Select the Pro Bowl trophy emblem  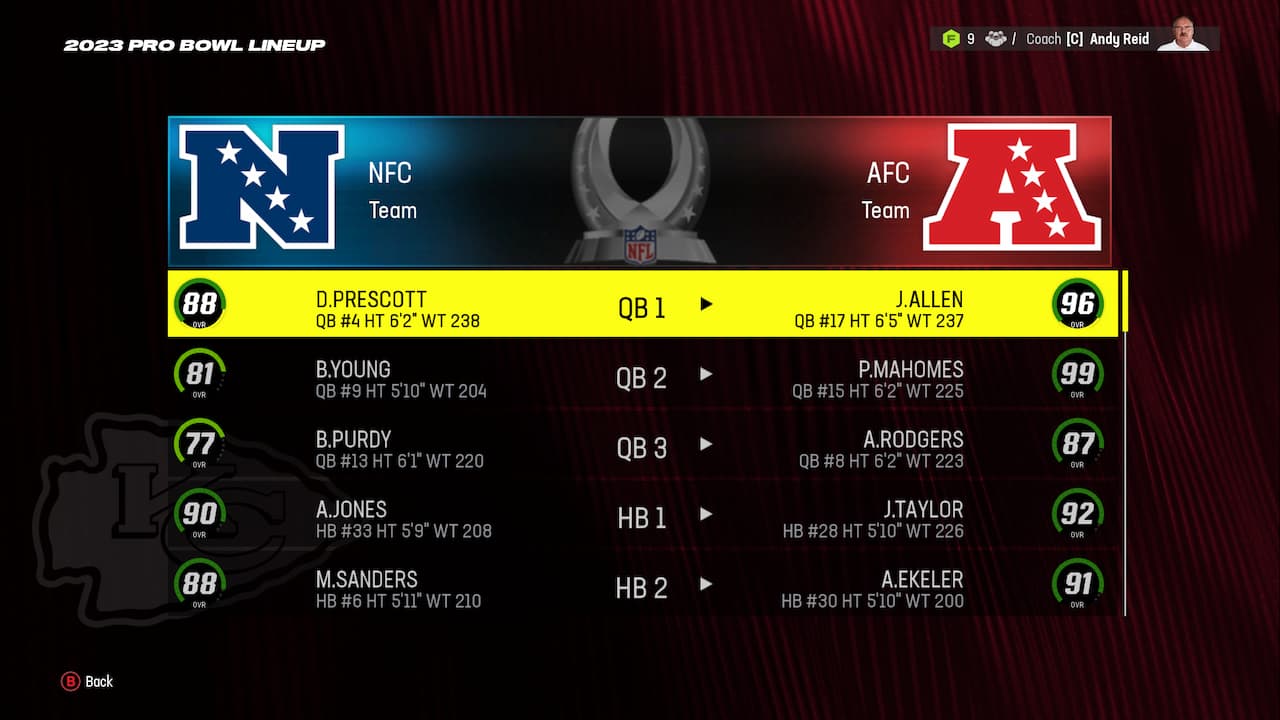[x=640, y=190]
